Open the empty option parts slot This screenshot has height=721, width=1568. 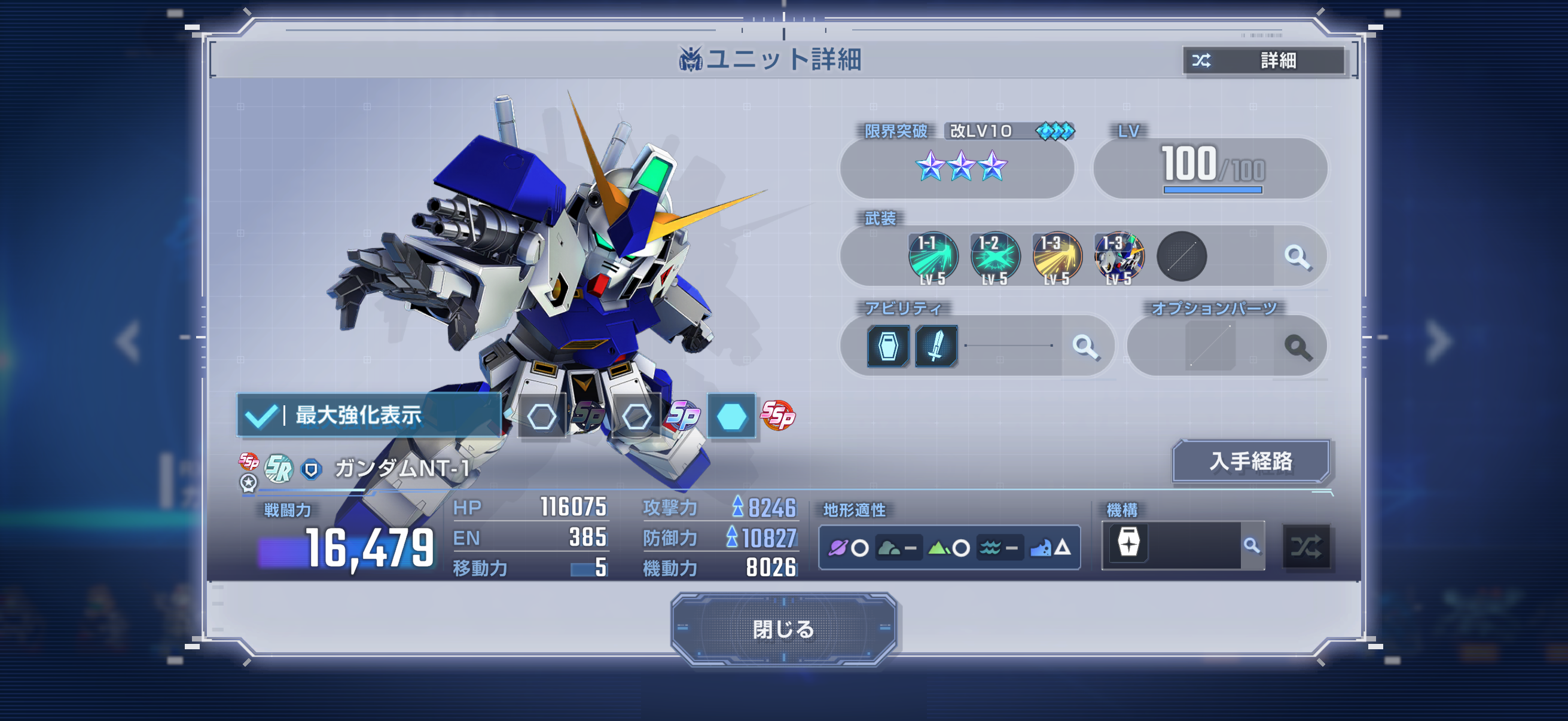click(1210, 347)
